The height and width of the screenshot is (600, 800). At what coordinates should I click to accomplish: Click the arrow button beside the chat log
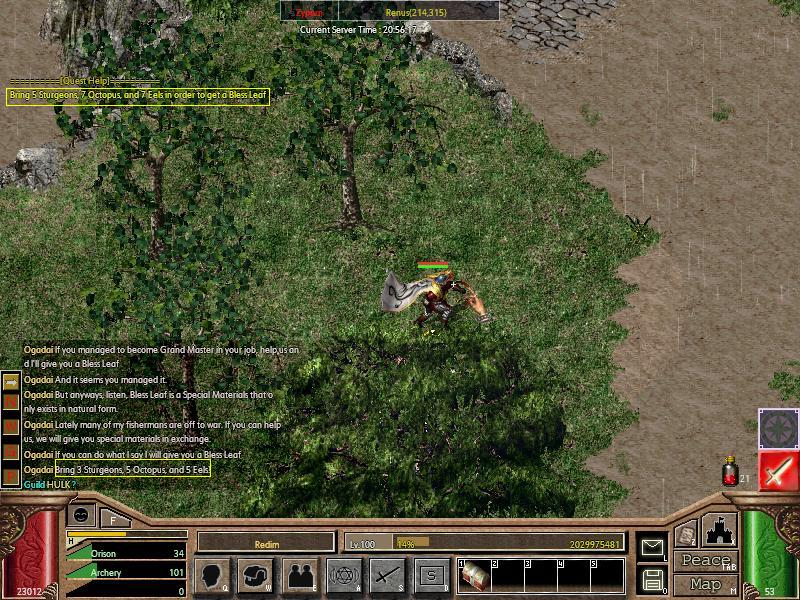[11, 381]
